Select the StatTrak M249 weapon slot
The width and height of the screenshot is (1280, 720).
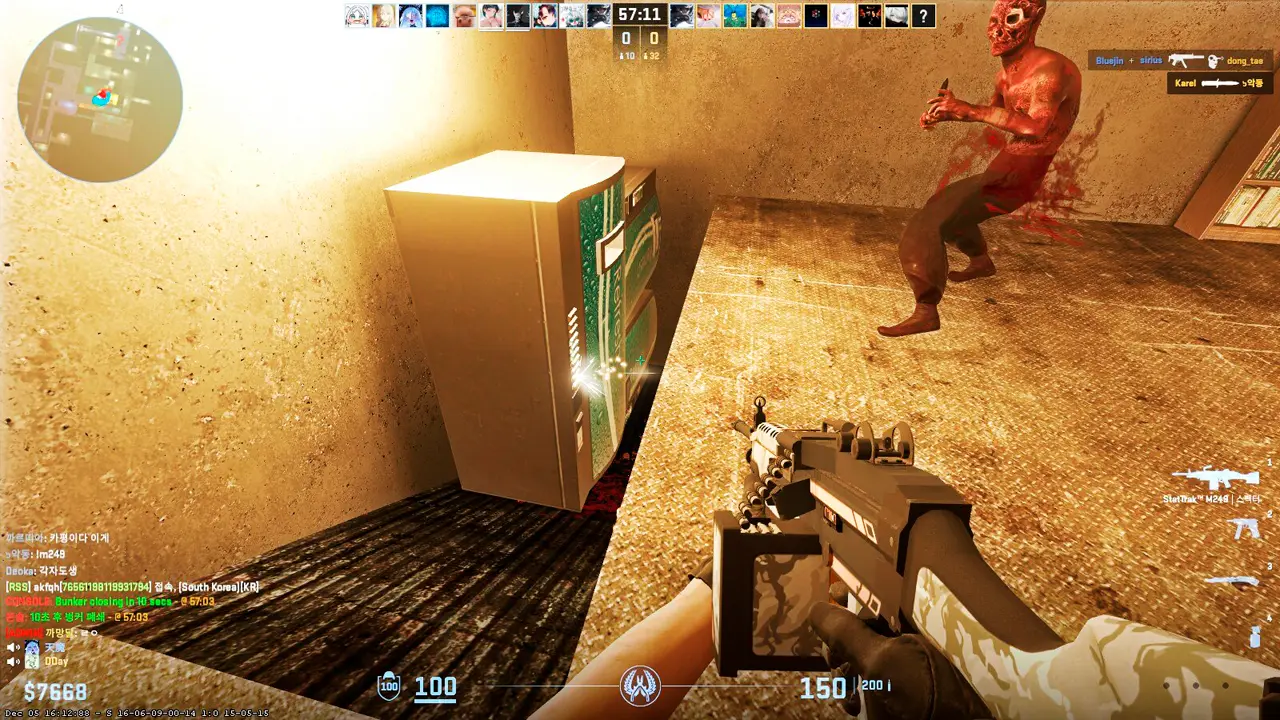(1214, 478)
